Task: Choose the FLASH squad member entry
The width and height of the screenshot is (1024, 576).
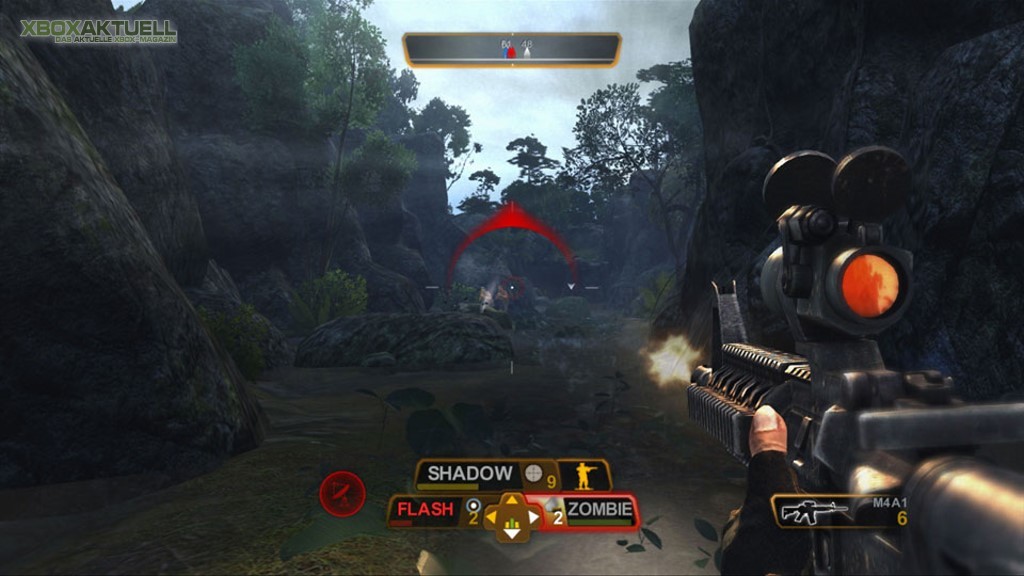Action: [x=425, y=510]
